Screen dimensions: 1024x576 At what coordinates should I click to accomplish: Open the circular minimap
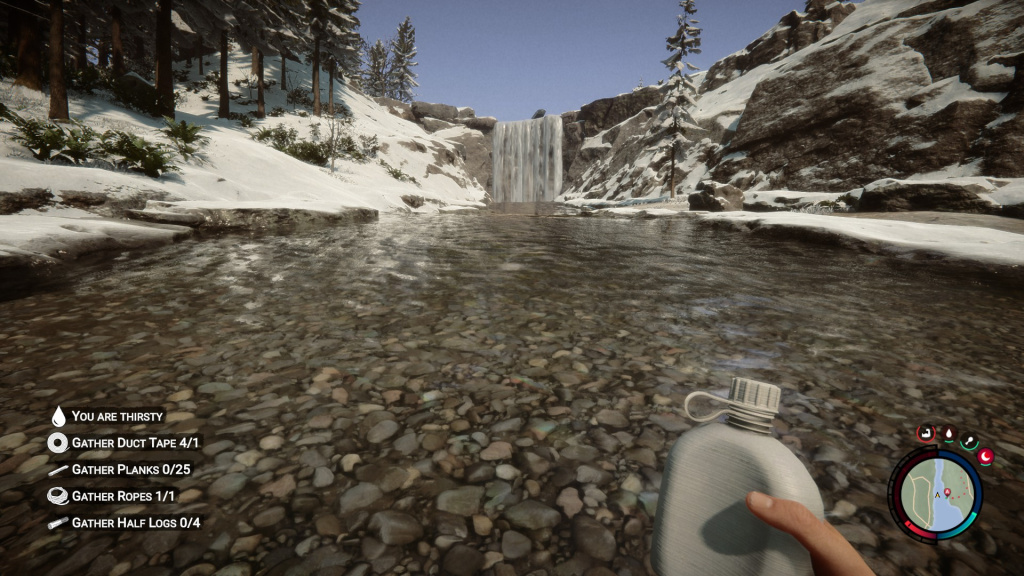coord(935,495)
